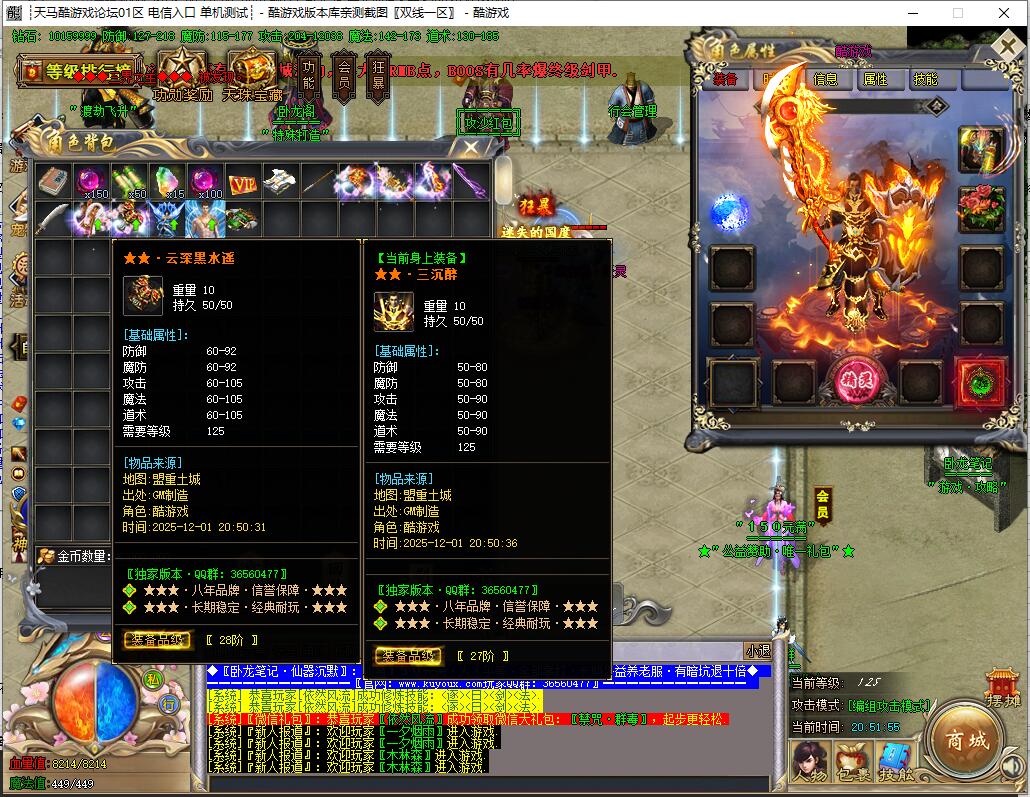Toggle the sound speaker icon
The width and height of the screenshot is (1030, 797).
click(1011, 768)
